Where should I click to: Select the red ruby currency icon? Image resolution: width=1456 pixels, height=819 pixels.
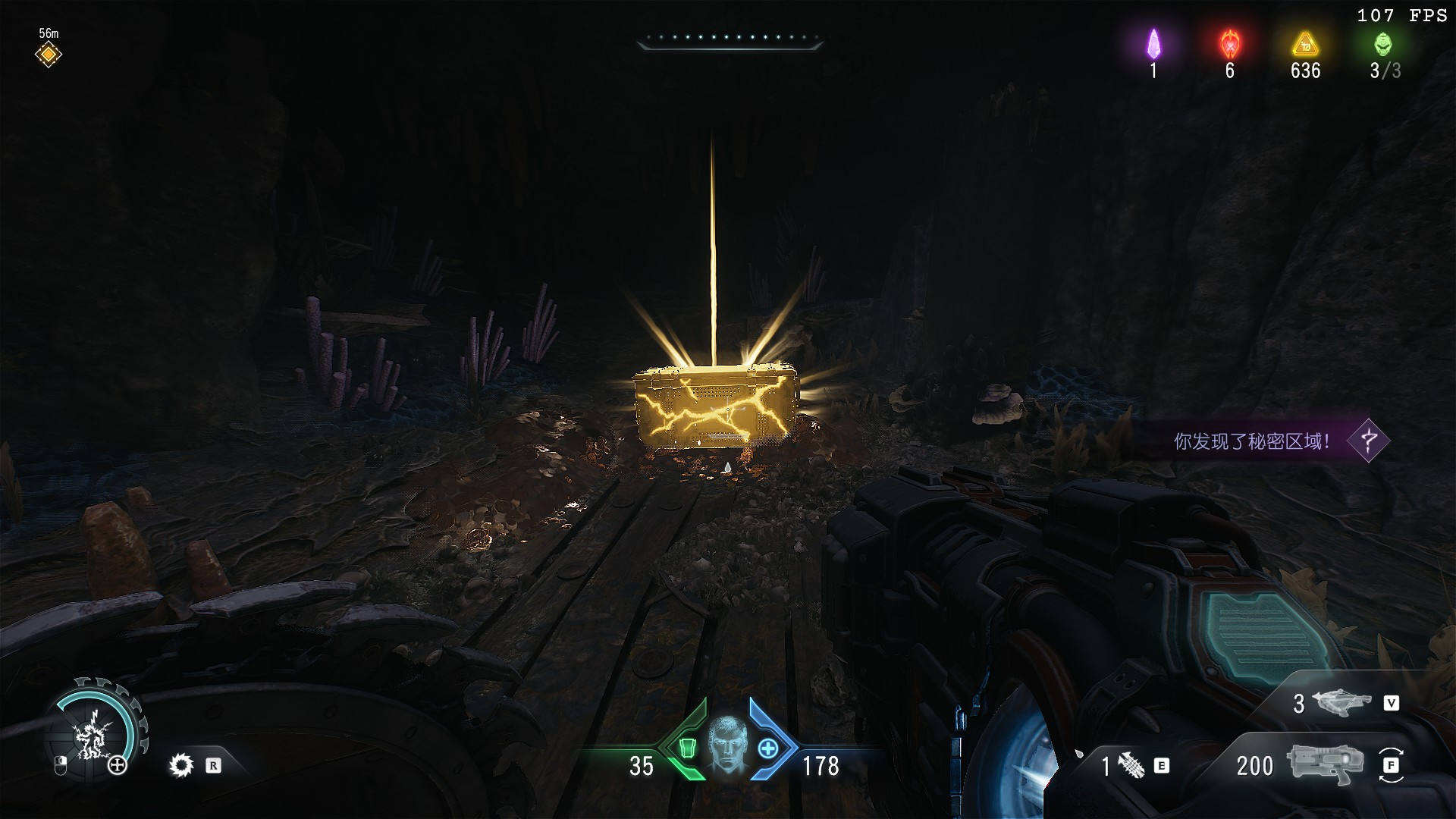click(x=1229, y=44)
